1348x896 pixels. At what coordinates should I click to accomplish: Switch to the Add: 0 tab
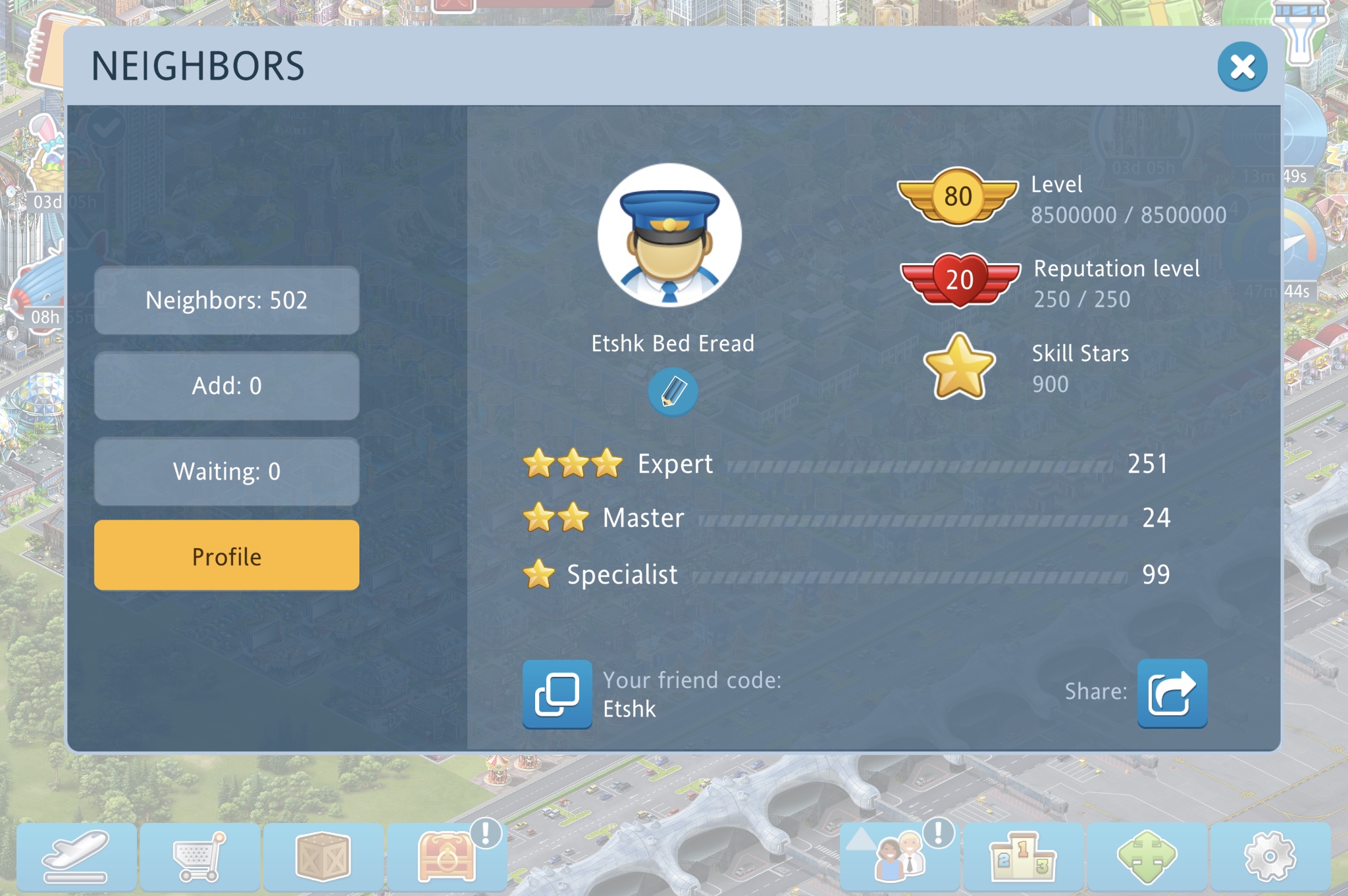pyautogui.click(x=226, y=386)
